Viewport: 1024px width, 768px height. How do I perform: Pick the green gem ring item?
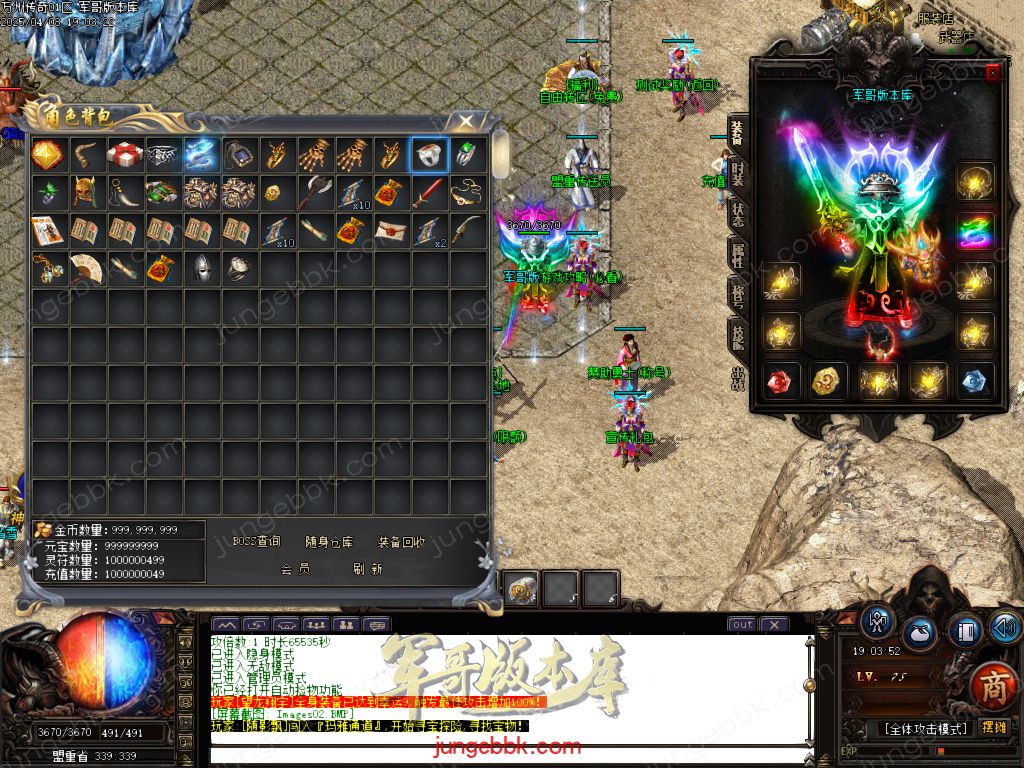coord(467,154)
